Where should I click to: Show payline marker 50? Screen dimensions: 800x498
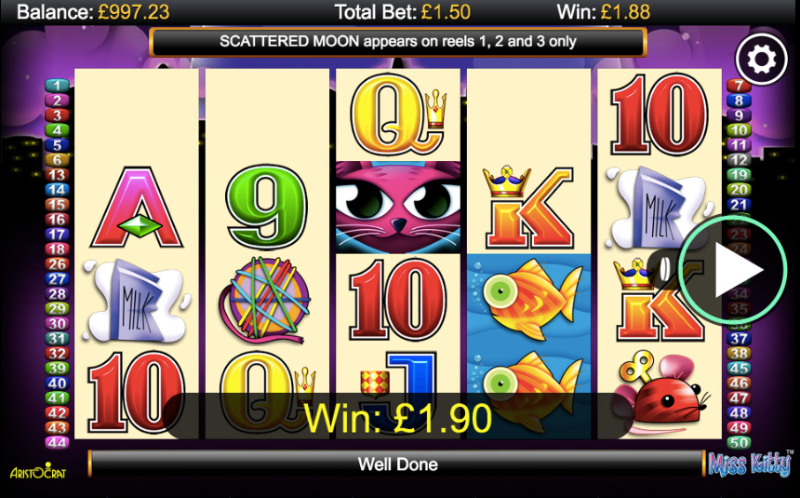[x=741, y=442]
